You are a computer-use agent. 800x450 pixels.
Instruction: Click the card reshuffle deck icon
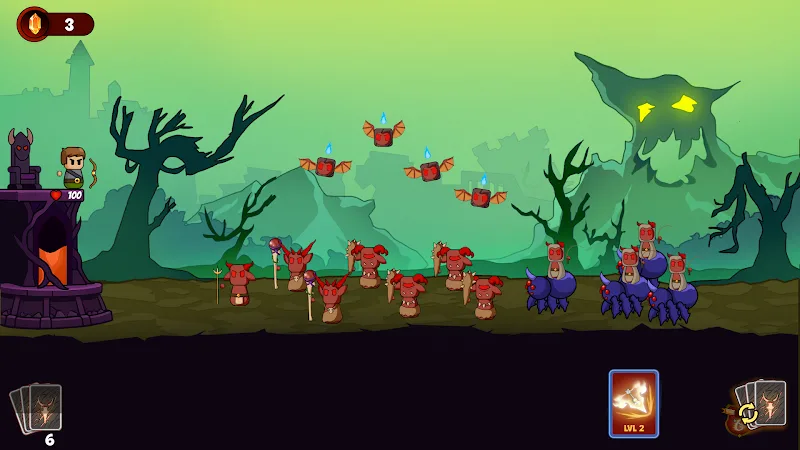point(757,408)
